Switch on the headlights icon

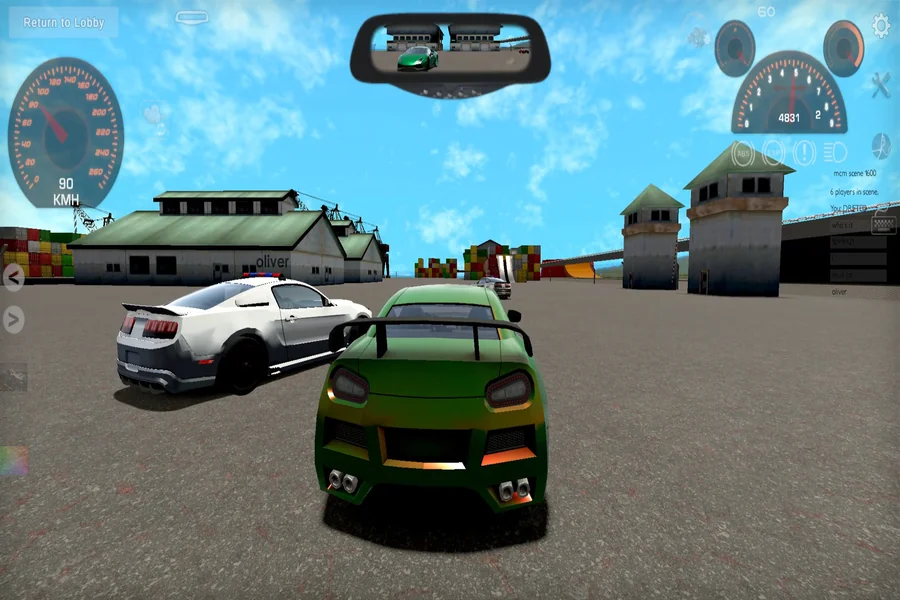pyautogui.click(x=835, y=153)
